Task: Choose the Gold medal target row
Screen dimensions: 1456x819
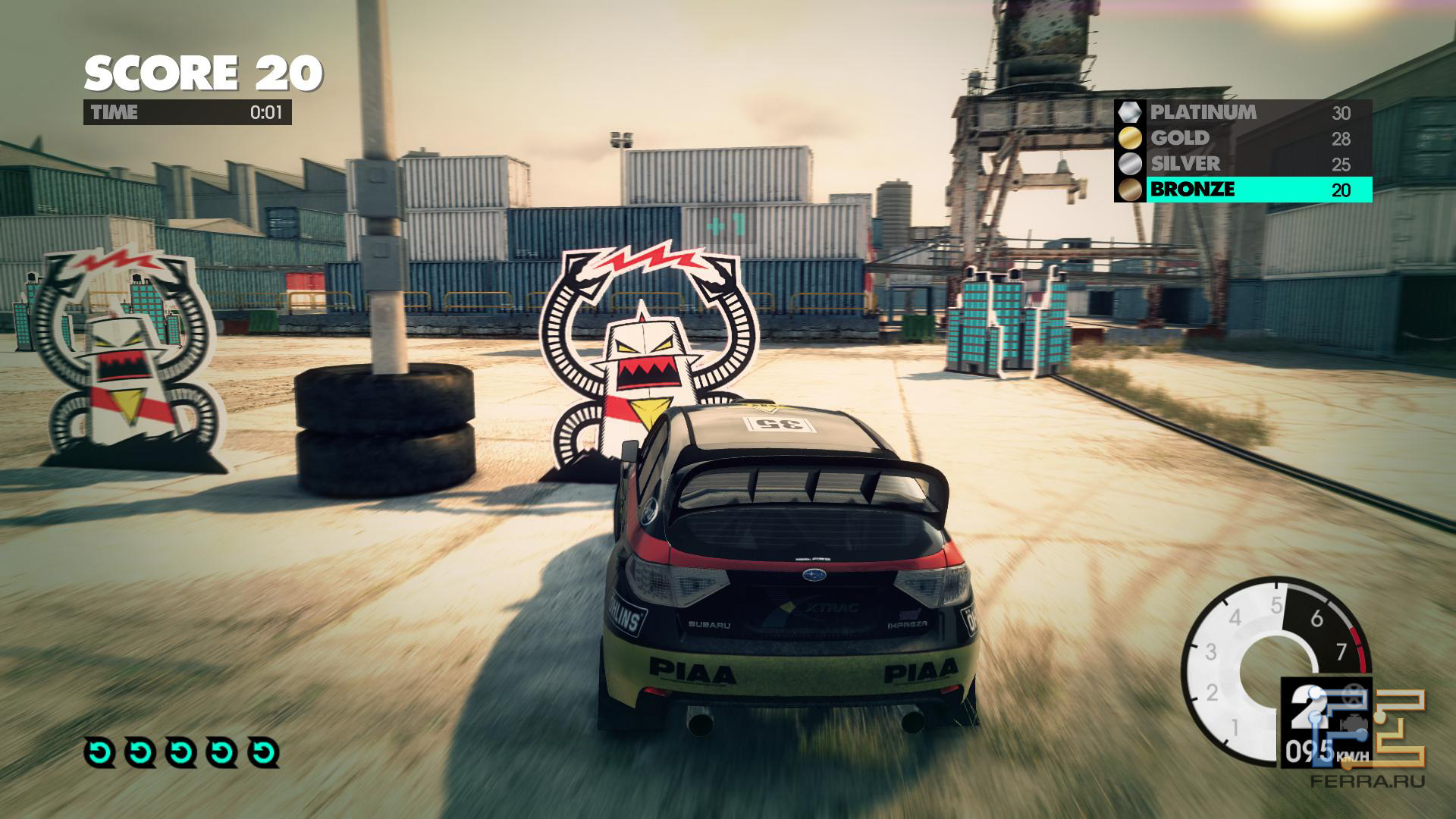Action: pos(1243,138)
